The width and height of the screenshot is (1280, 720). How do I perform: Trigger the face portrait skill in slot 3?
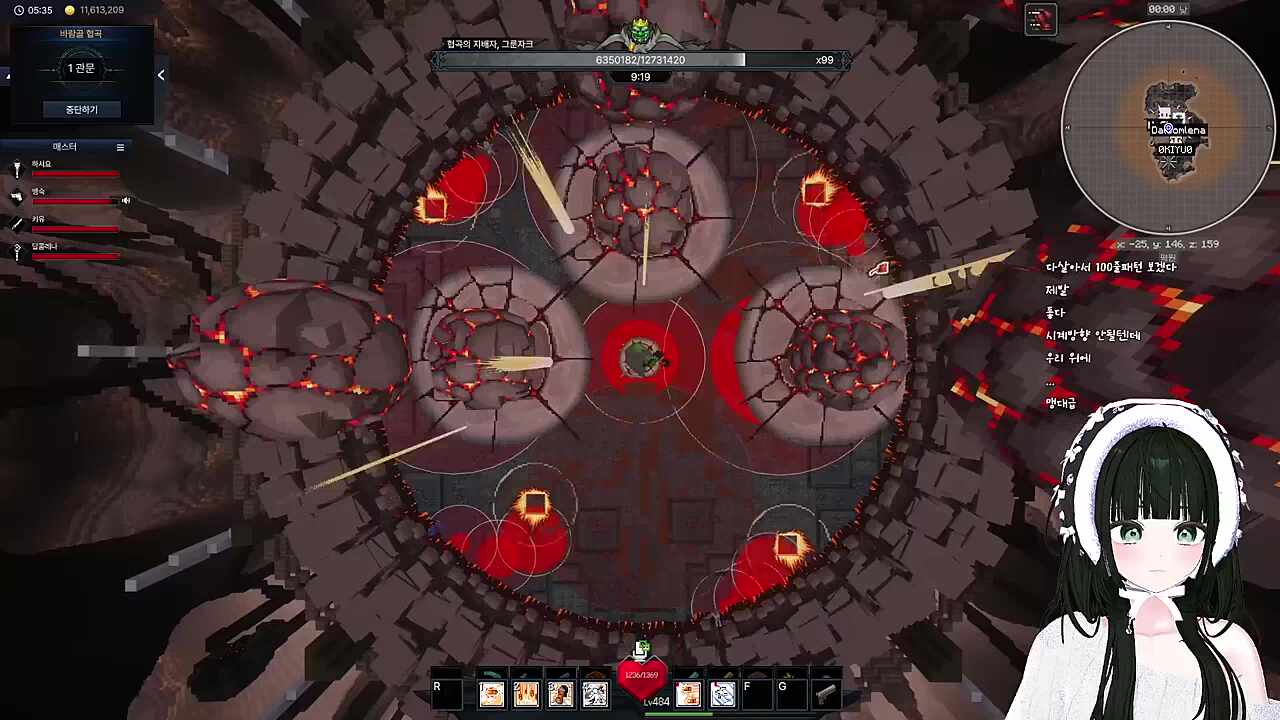click(x=560, y=693)
